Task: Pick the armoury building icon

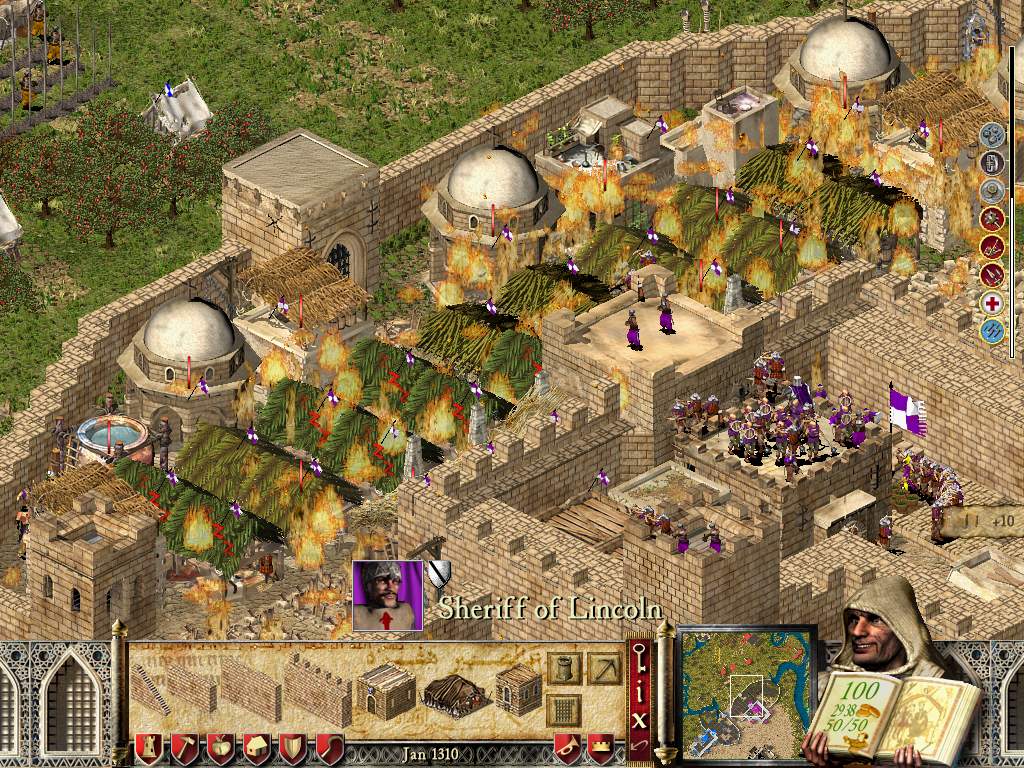Action: (518, 690)
